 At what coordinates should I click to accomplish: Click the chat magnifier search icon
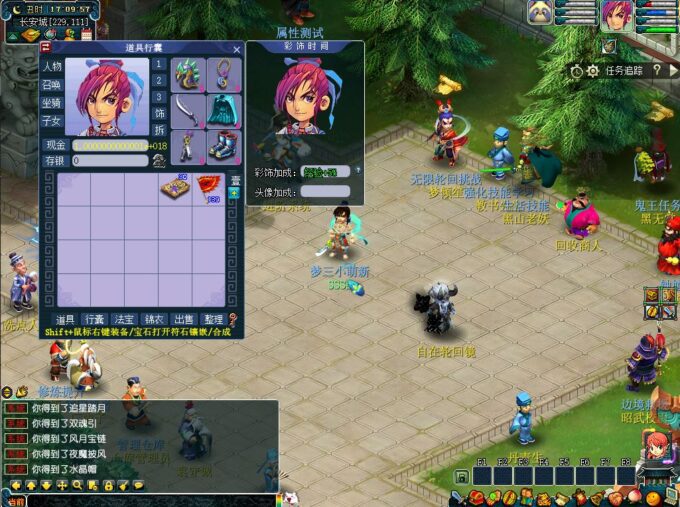[x=77, y=486]
